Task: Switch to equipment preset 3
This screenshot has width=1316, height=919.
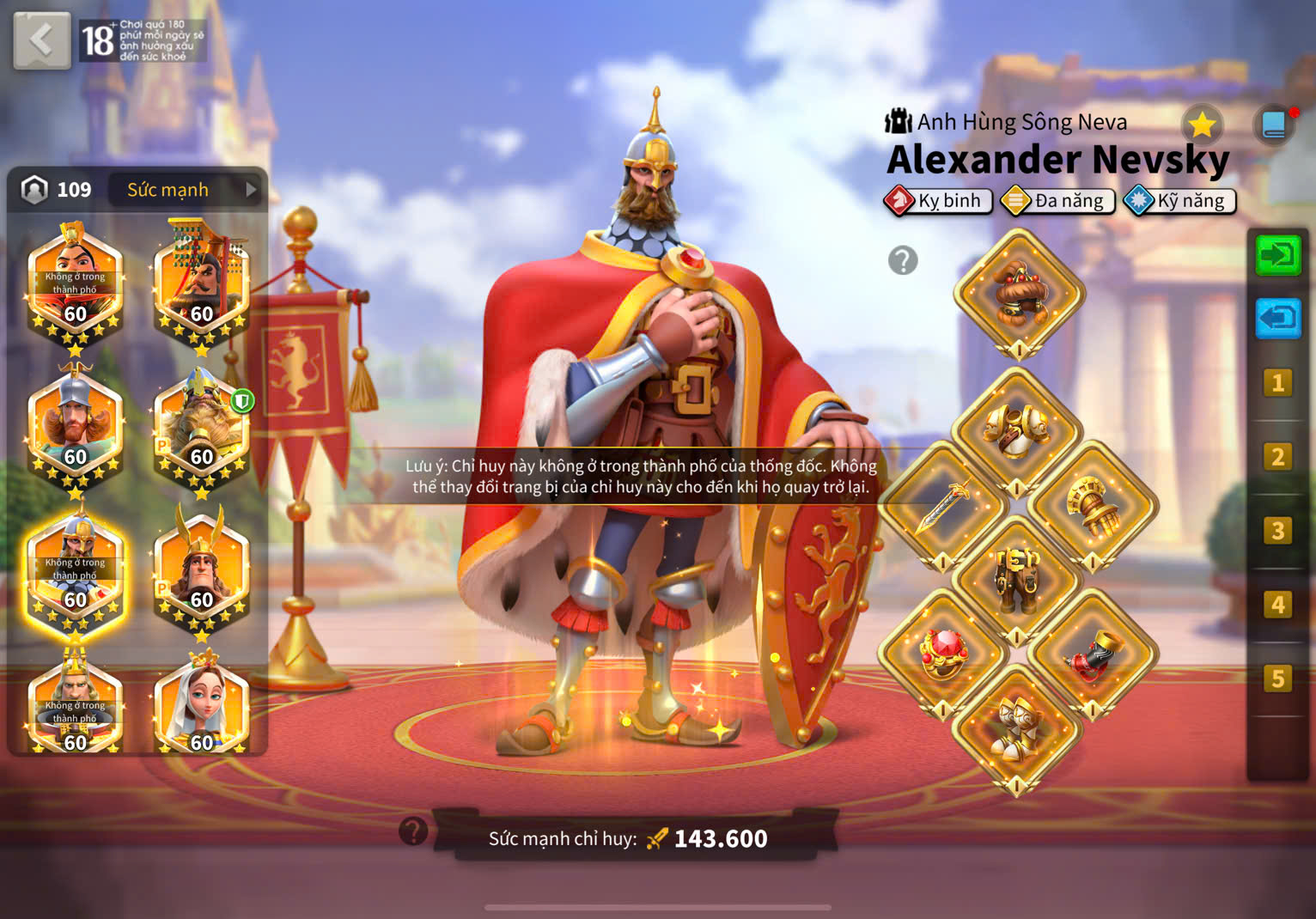Action: click(x=1277, y=531)
